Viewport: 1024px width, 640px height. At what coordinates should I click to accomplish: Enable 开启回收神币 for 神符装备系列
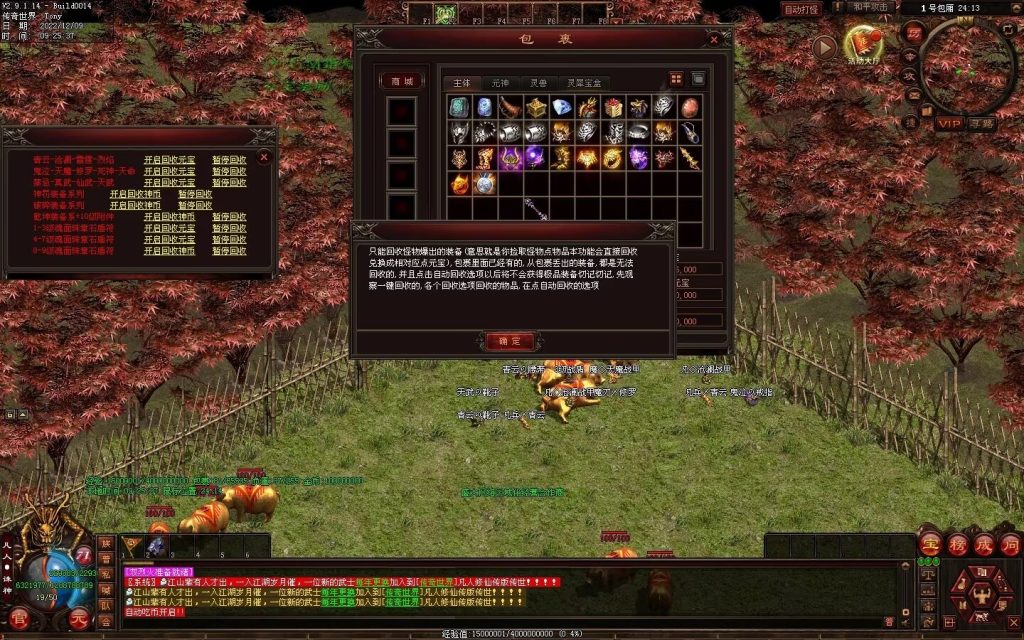coord(135,194)
